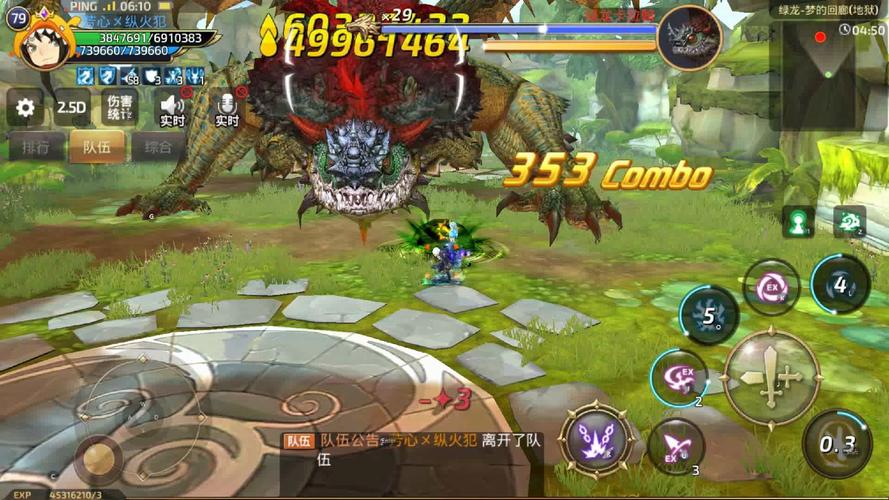Toggle the real-time microphone
Screen dimensions: 889x500
click(x=227, y=107)
